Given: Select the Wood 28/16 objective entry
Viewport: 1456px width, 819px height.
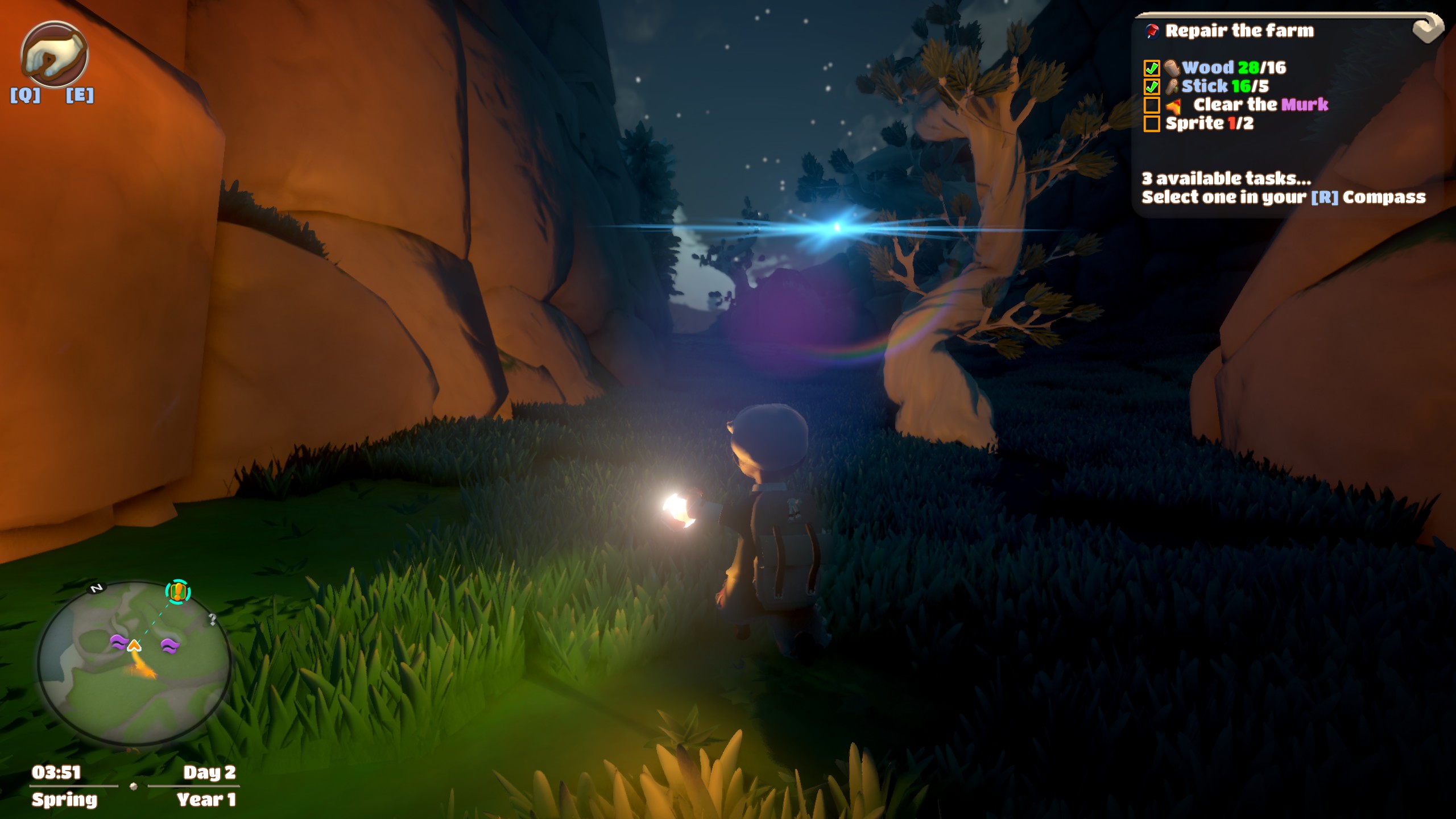Looking at the screenshot, I should (1233, 68).
